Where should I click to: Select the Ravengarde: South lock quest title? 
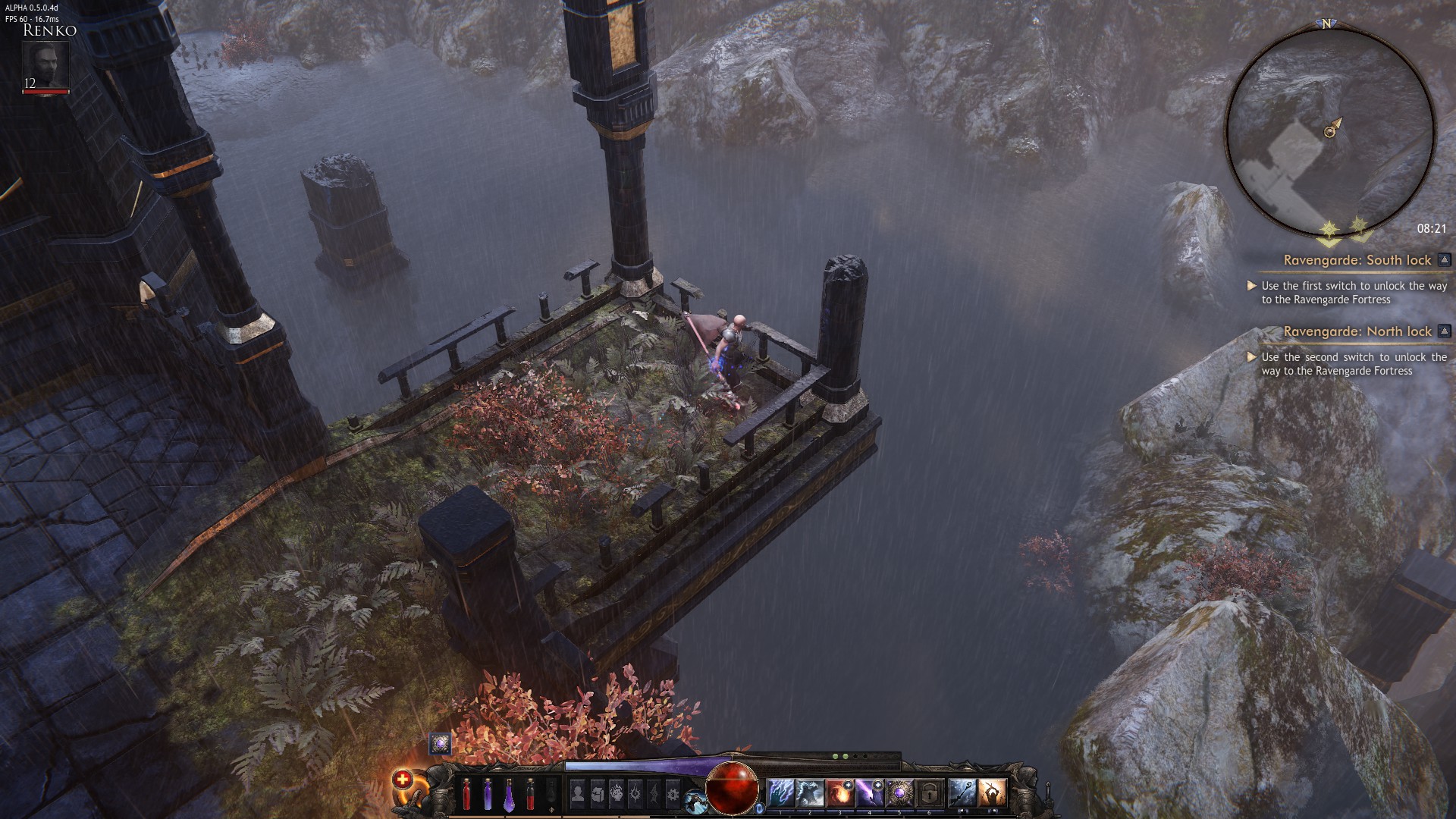(1357, 260)
